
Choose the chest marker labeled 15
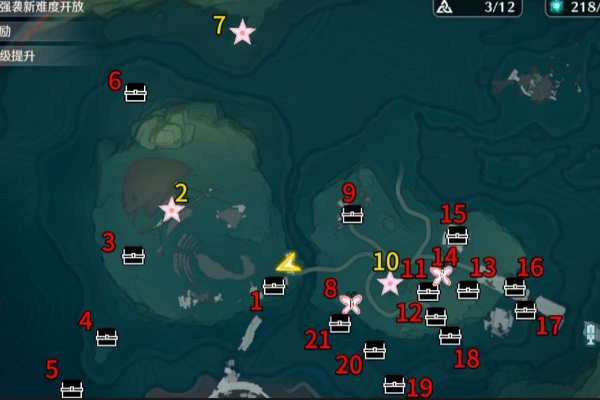pyautogui.click(x=457, y=236)
